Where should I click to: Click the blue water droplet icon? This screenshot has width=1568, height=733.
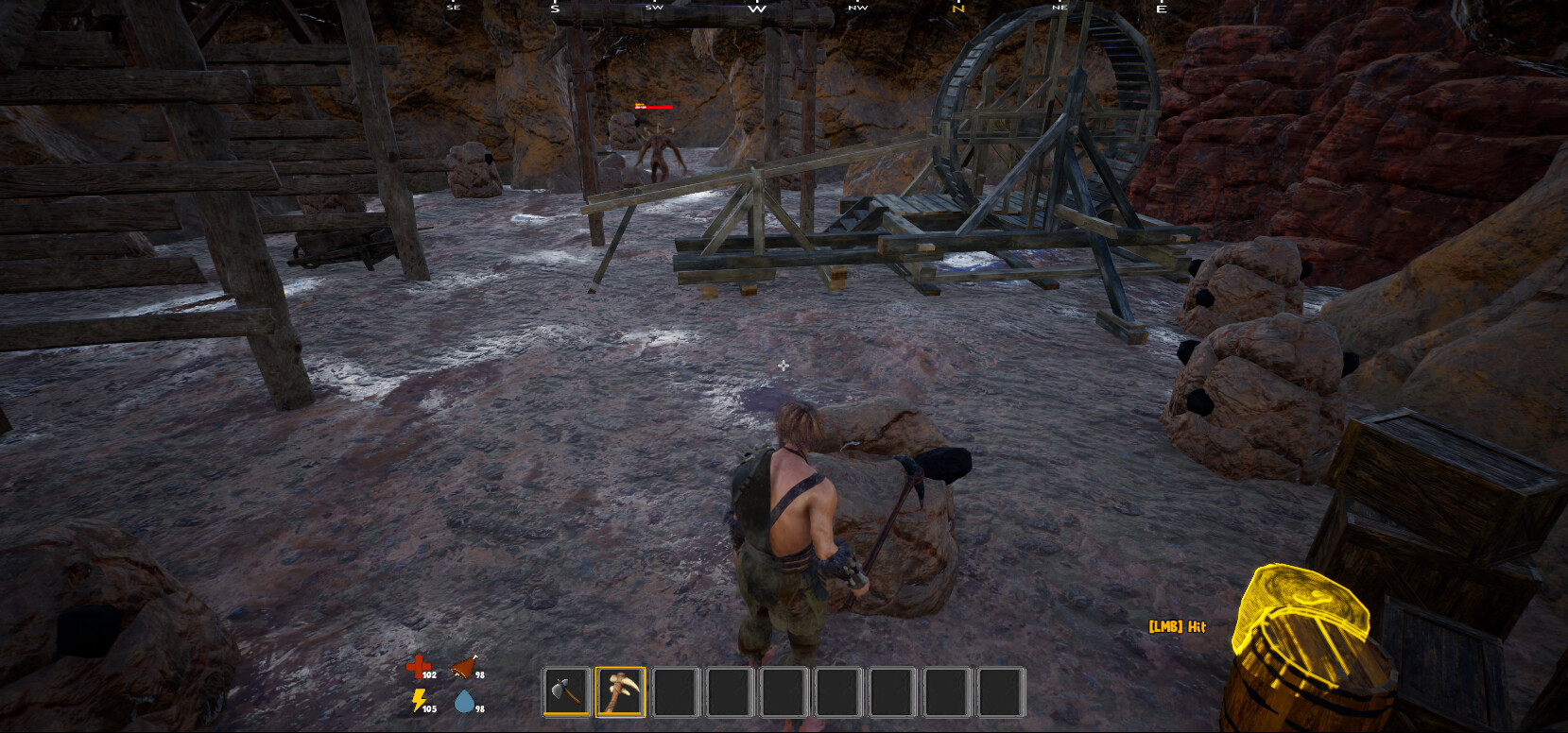[x=462, y=701]
